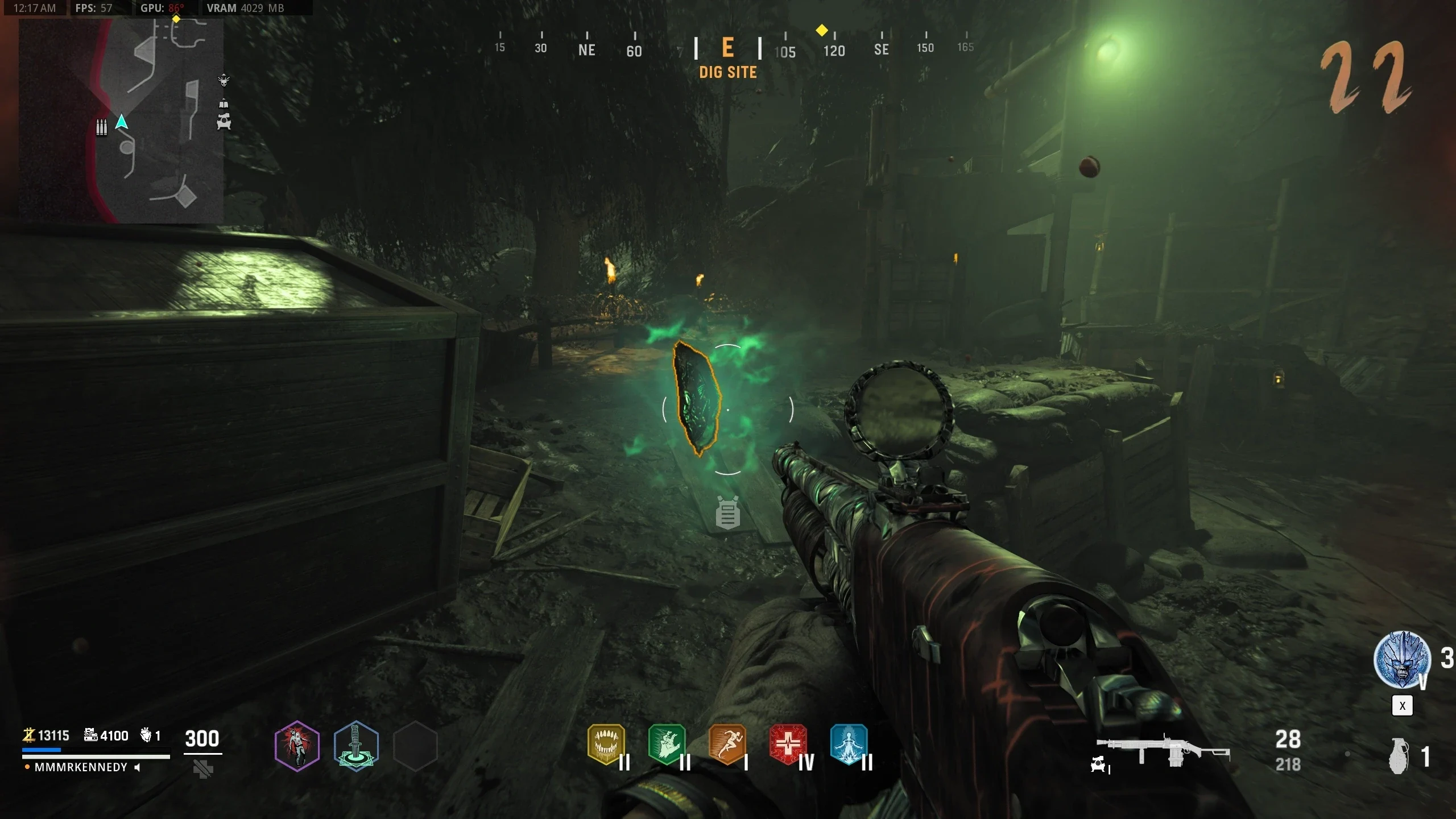Click the antlered skull marker beside the minimap

[224, 80]
